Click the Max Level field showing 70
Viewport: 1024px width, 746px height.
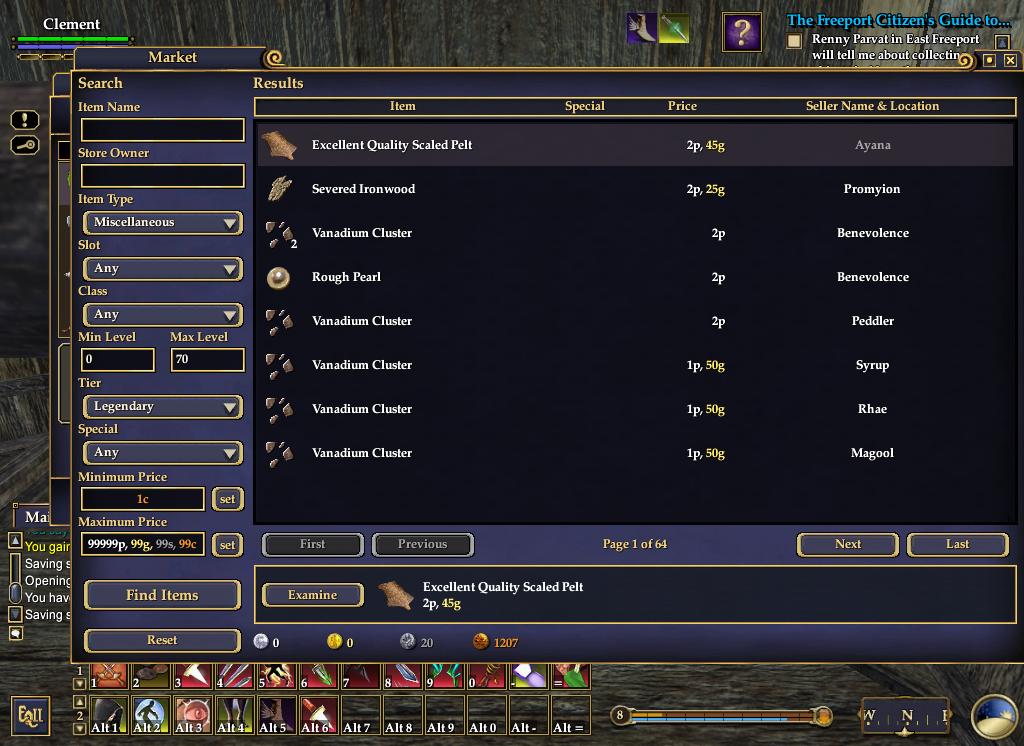point(207,360)
